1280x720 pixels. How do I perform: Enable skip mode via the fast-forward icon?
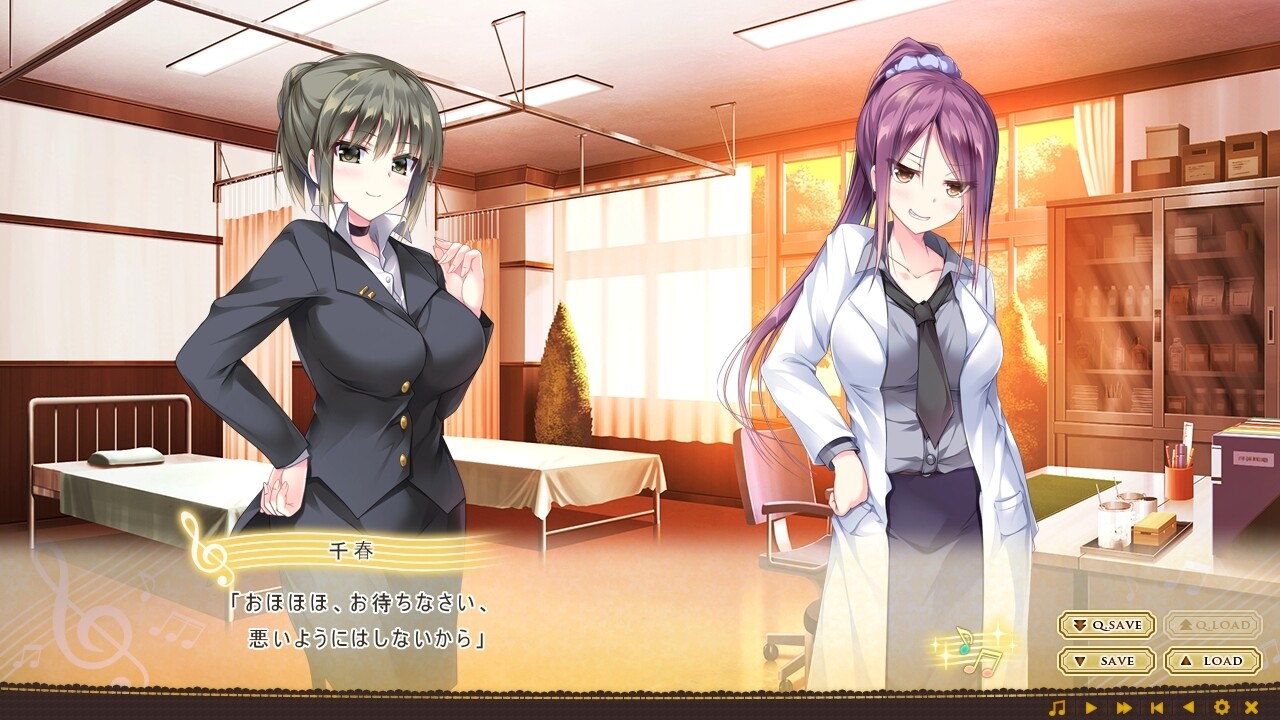1124,706
